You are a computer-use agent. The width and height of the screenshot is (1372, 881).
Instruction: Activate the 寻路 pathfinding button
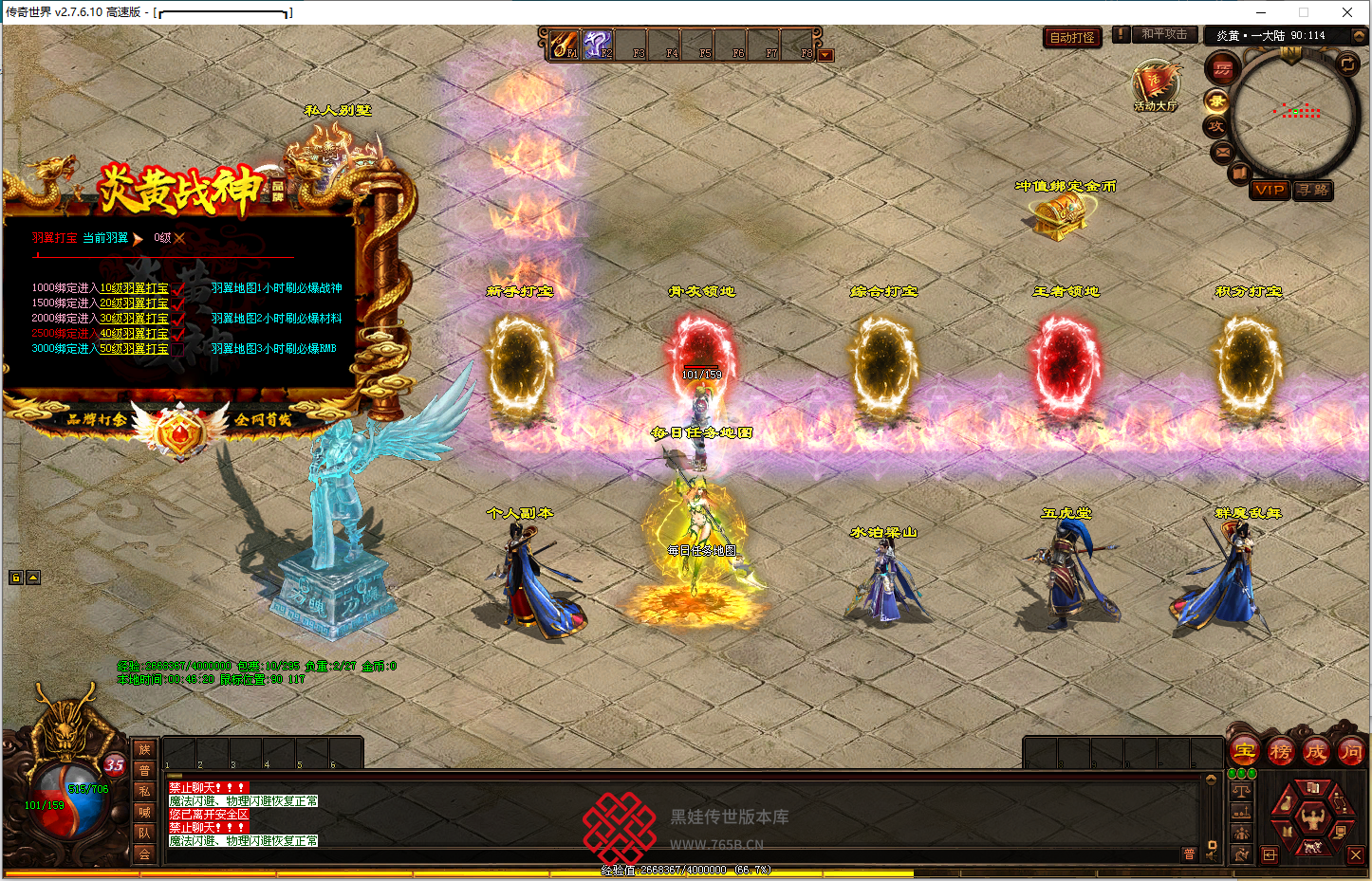click(x=1314, y=190)
